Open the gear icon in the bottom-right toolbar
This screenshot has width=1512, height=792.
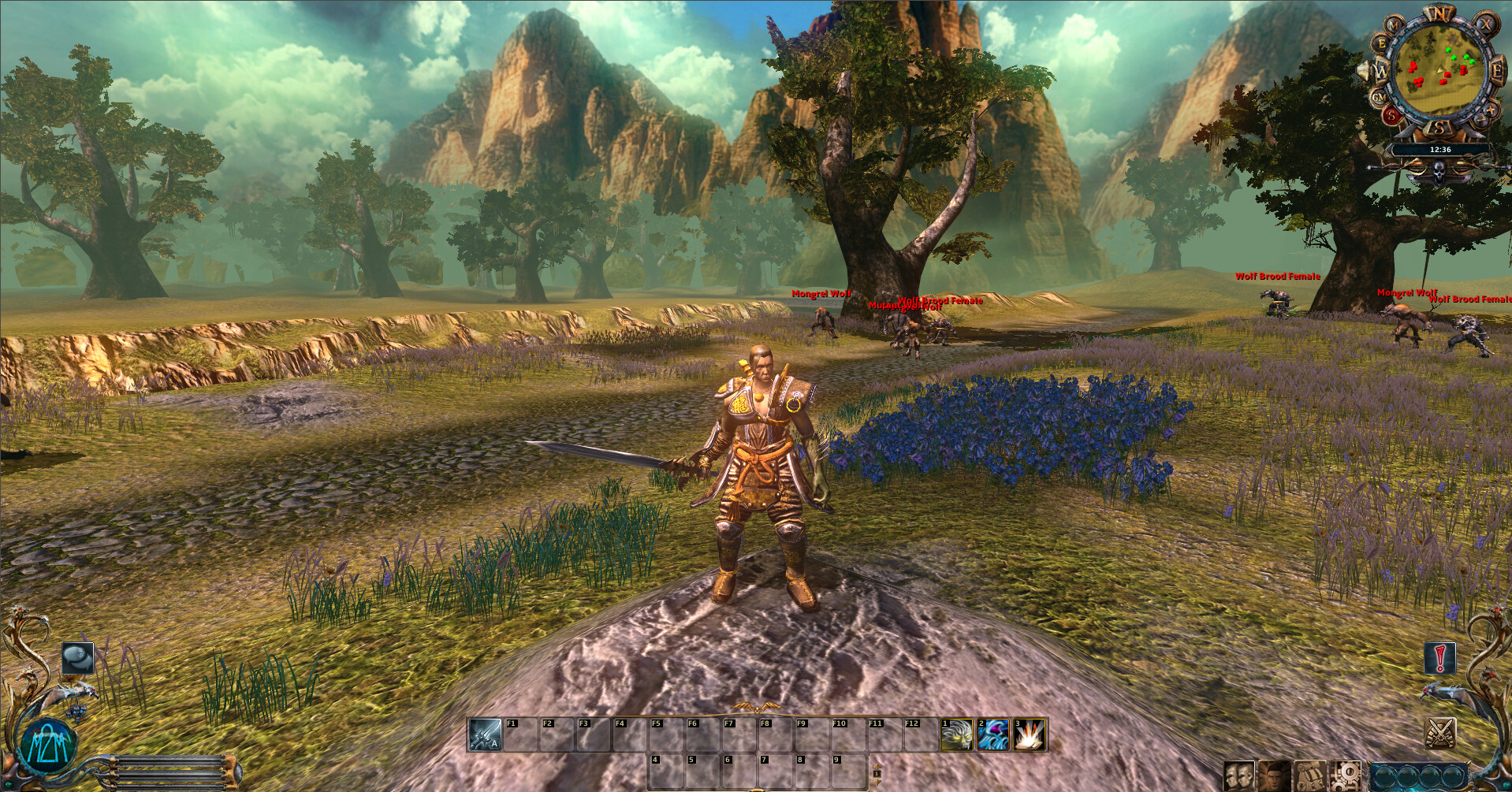tap(1346, 775)
